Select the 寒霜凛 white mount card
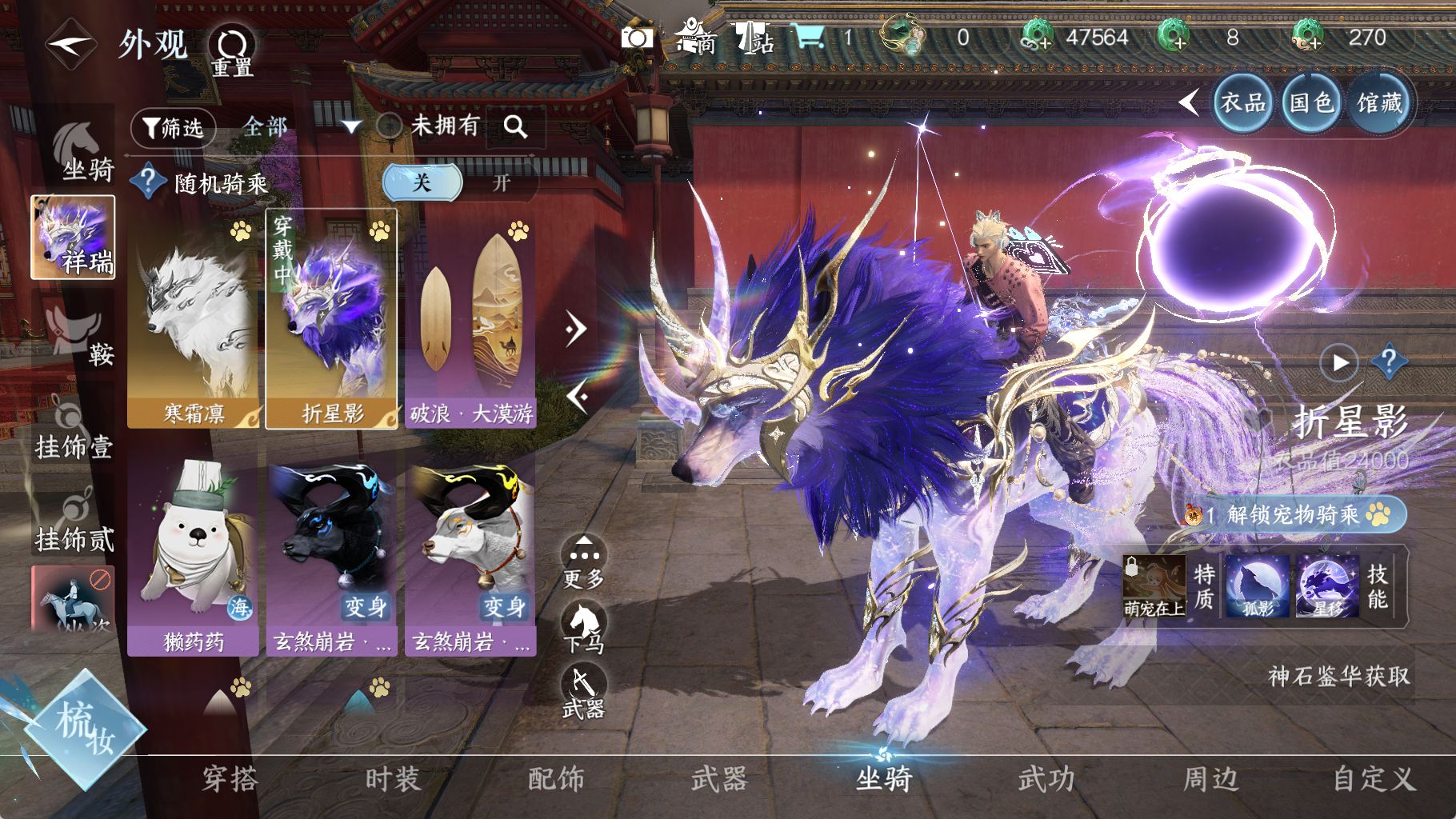 (194, 320)
